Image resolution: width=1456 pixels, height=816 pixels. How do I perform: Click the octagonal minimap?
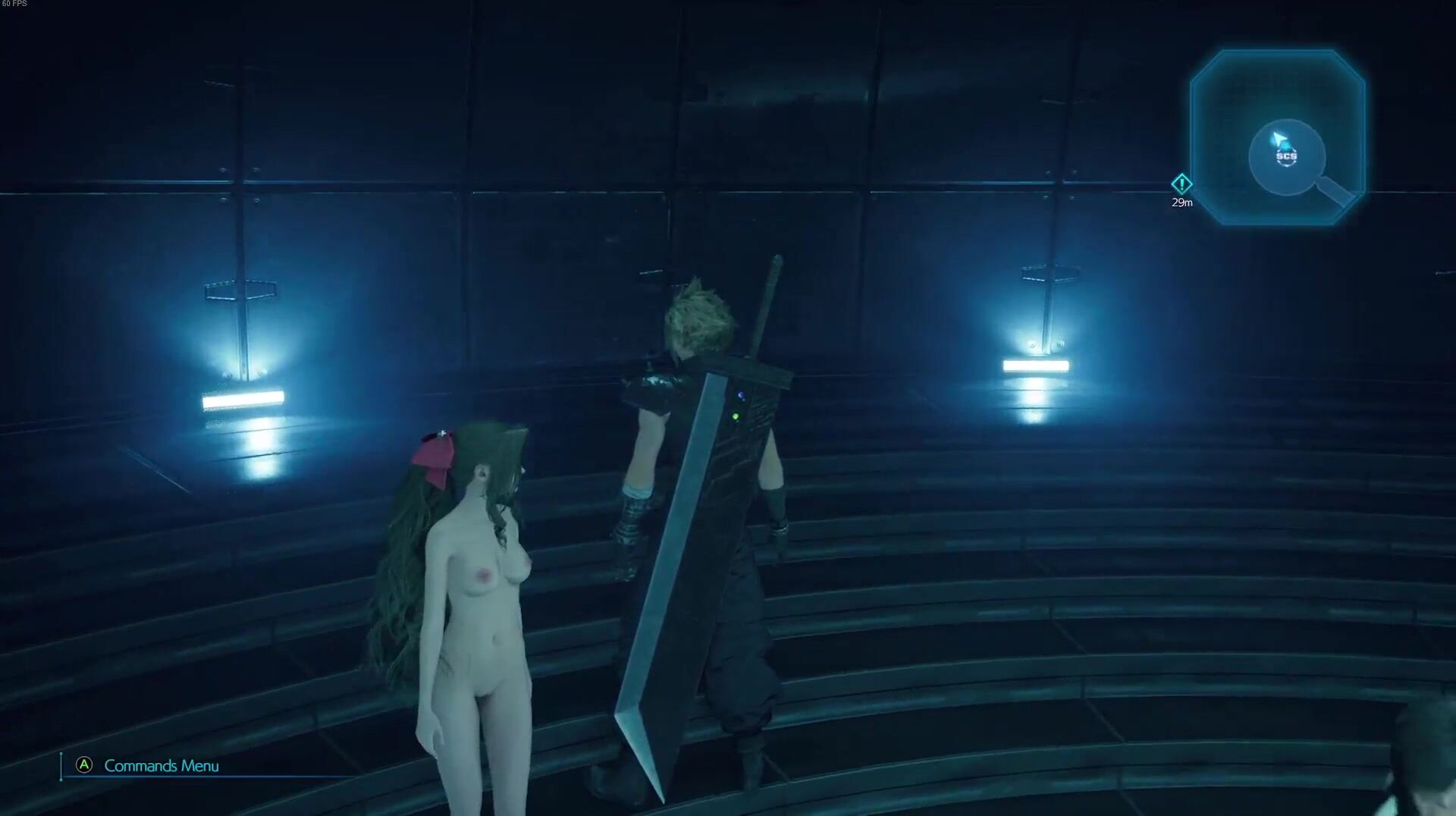click(1278, 137)
